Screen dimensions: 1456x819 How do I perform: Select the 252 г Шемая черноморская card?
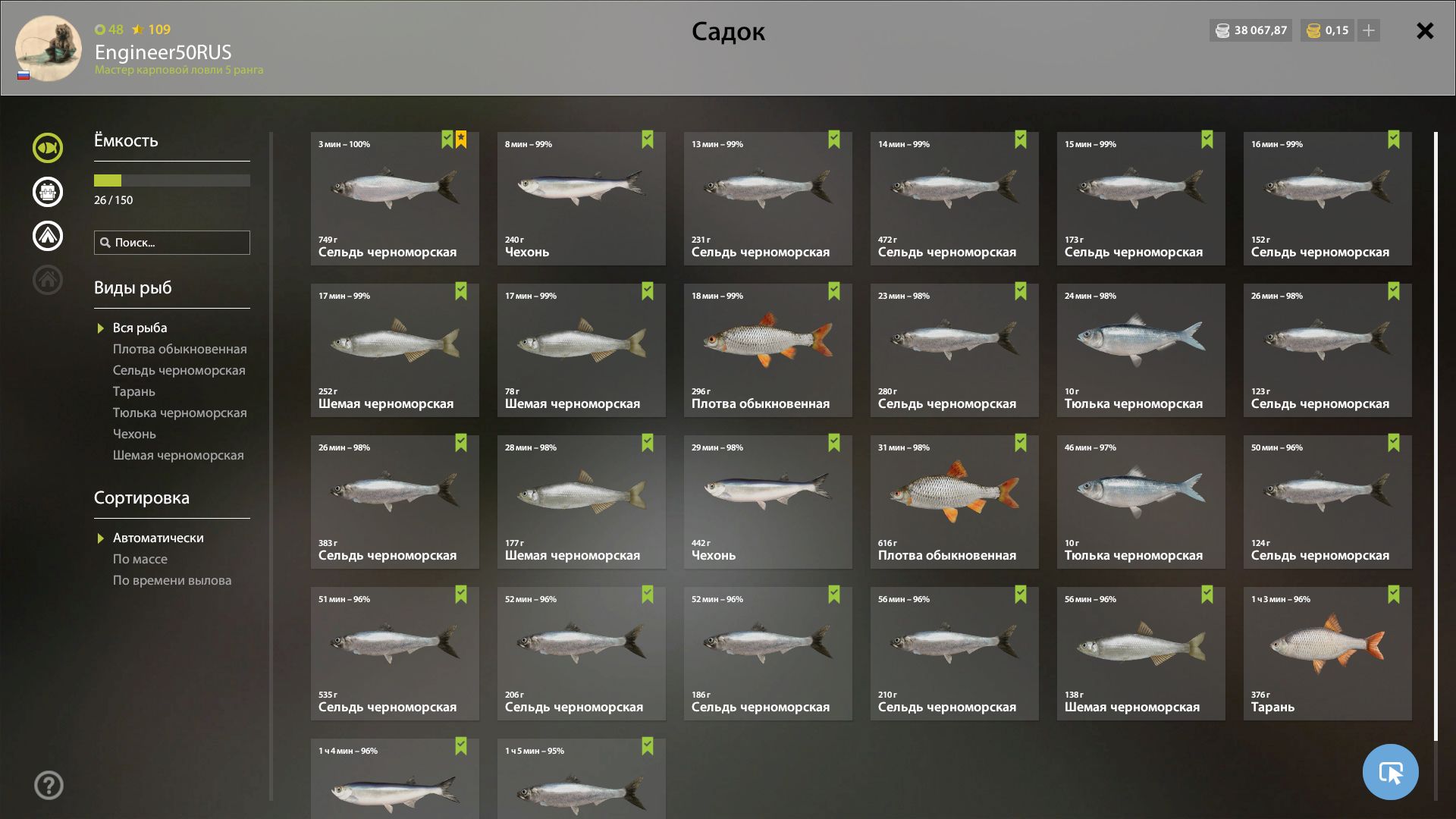click(394, 350)
